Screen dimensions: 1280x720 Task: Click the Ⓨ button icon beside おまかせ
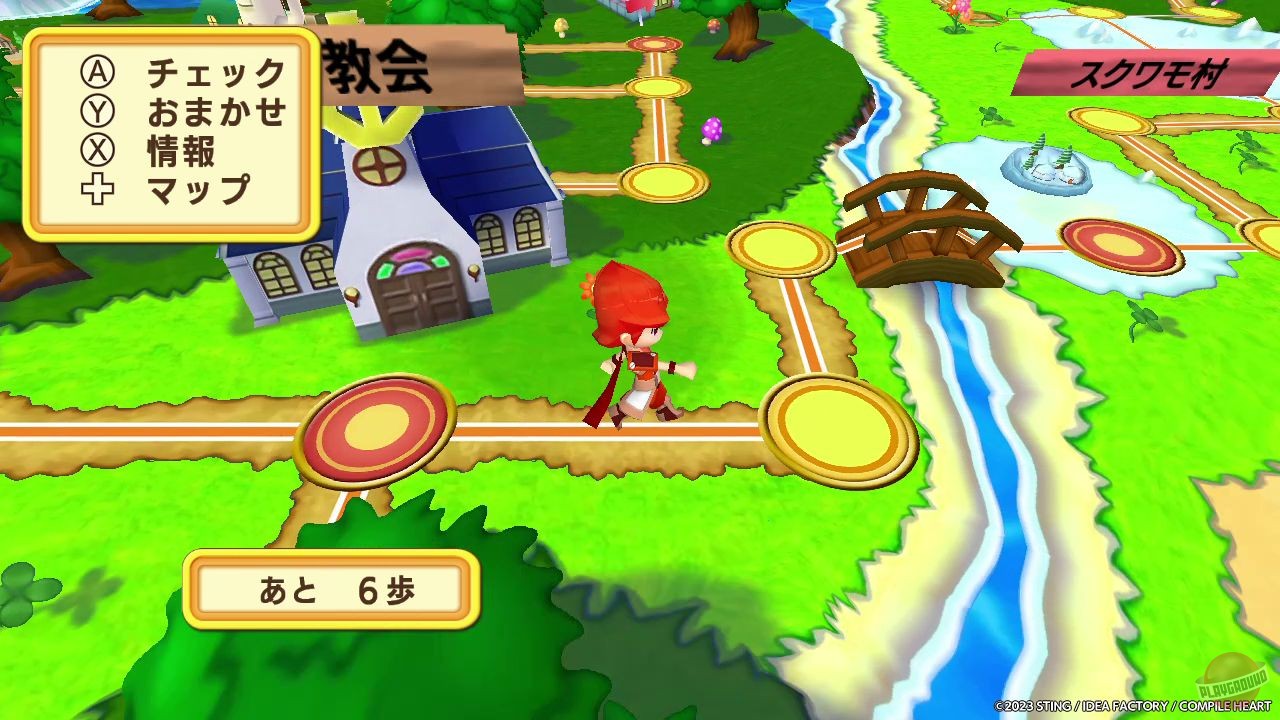coord(97,112)
